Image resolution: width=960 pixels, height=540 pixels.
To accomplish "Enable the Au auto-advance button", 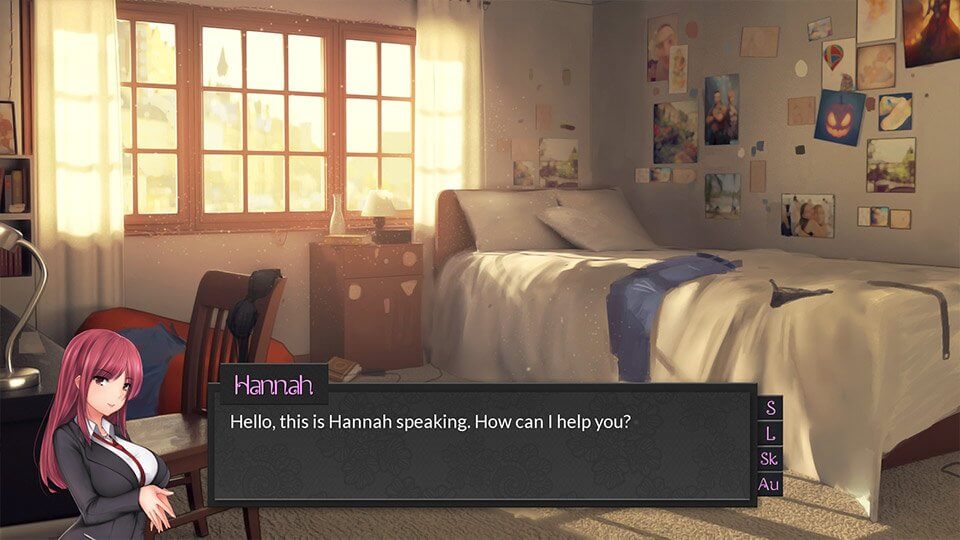I will pos(769,485).
